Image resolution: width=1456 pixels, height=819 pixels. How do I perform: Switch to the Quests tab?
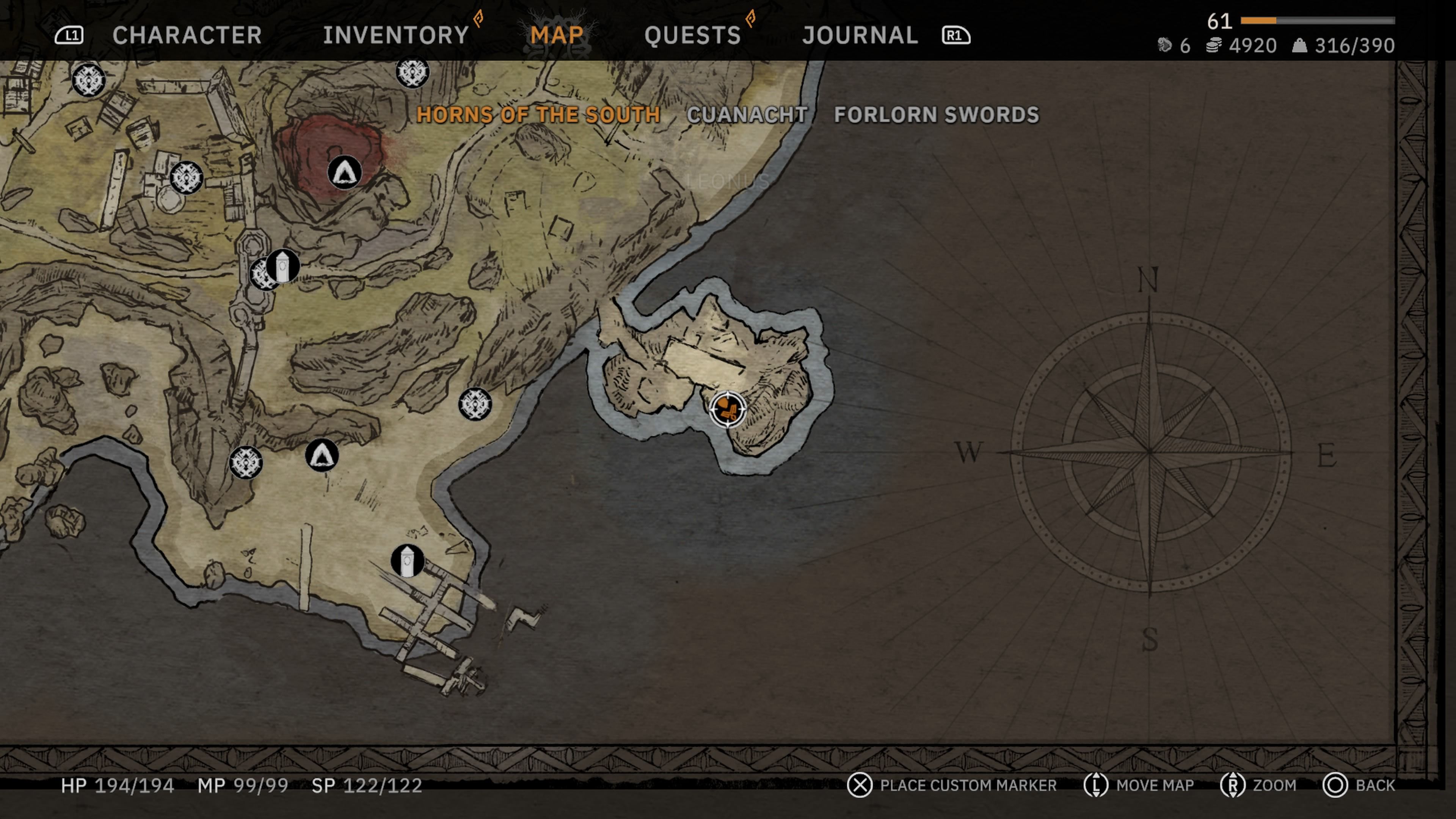(x=693, y=35)
